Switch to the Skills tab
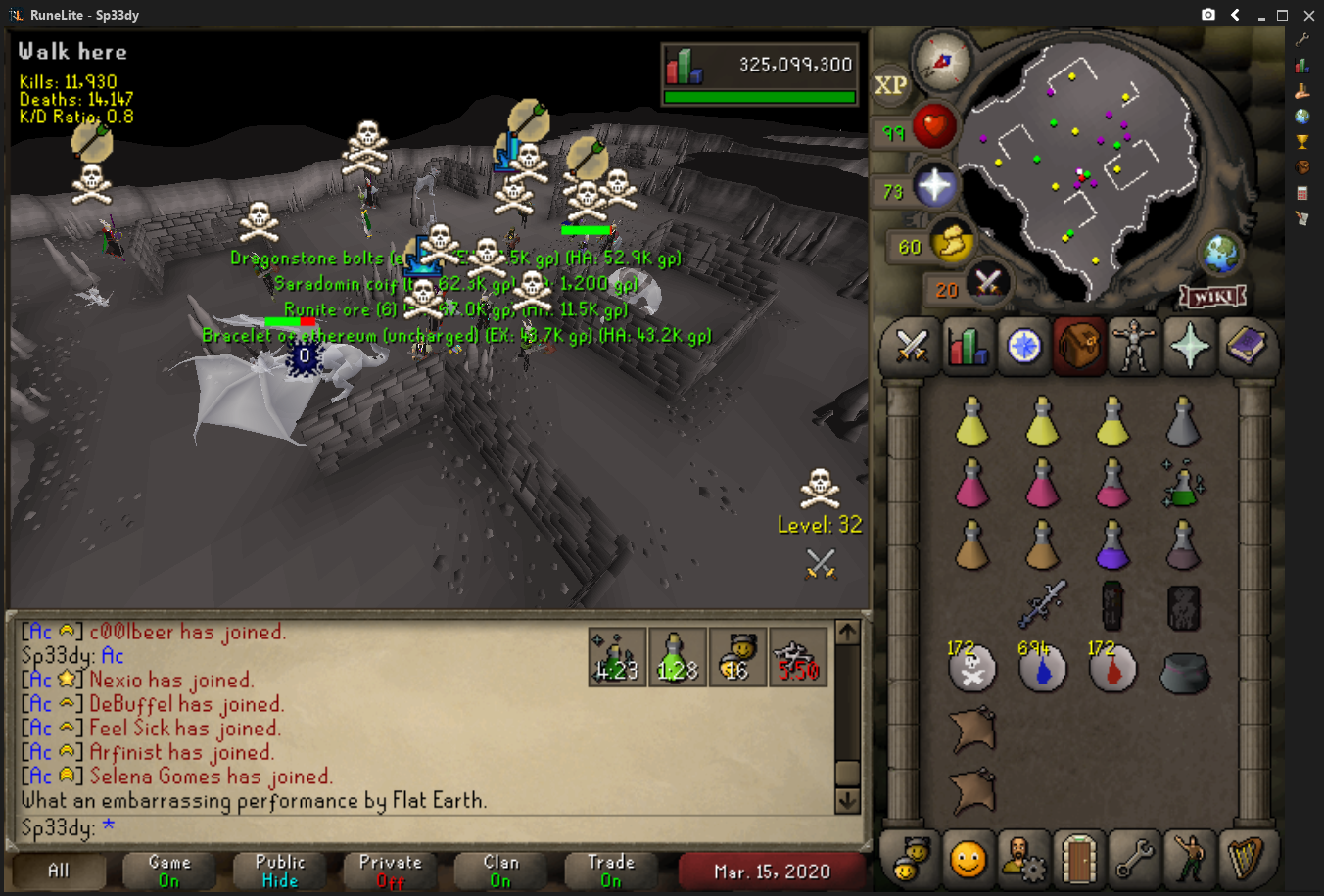Screen dimensions: 1324x896 click(968, 346)
